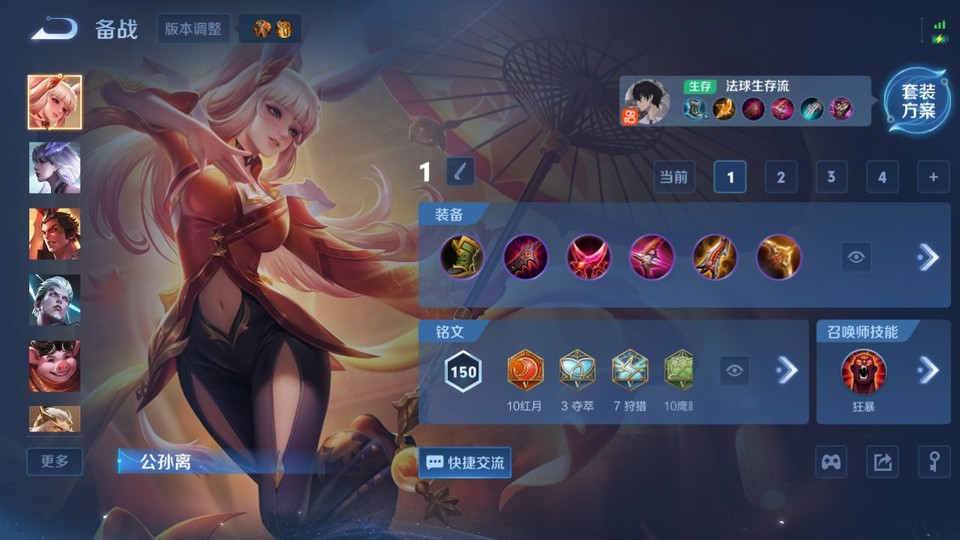Rename the loadout with the pencil icon
This screenshot has height=540, width=960.
(459, 172)
